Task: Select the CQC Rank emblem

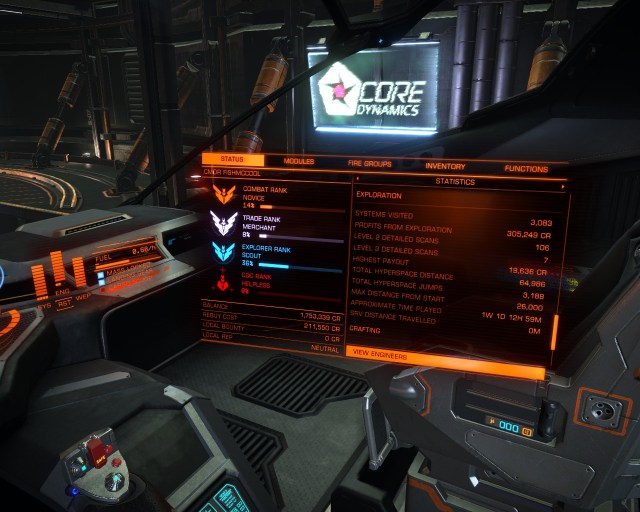Action: point(222,280)
